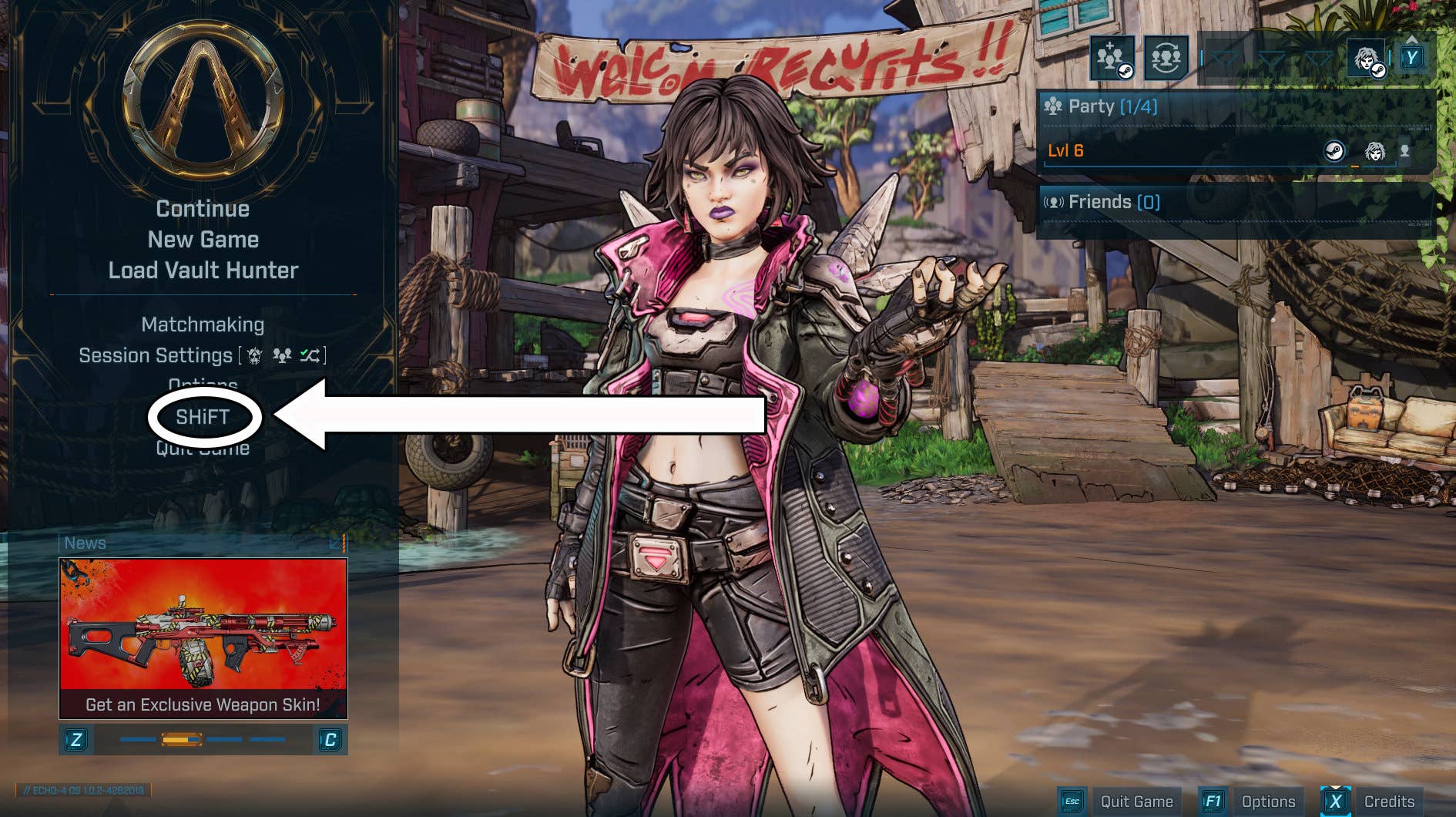Screen dimensions: 1456x817
Task: Open the Exclusive Weapon Skin news tile
Action: coord(203,638)
